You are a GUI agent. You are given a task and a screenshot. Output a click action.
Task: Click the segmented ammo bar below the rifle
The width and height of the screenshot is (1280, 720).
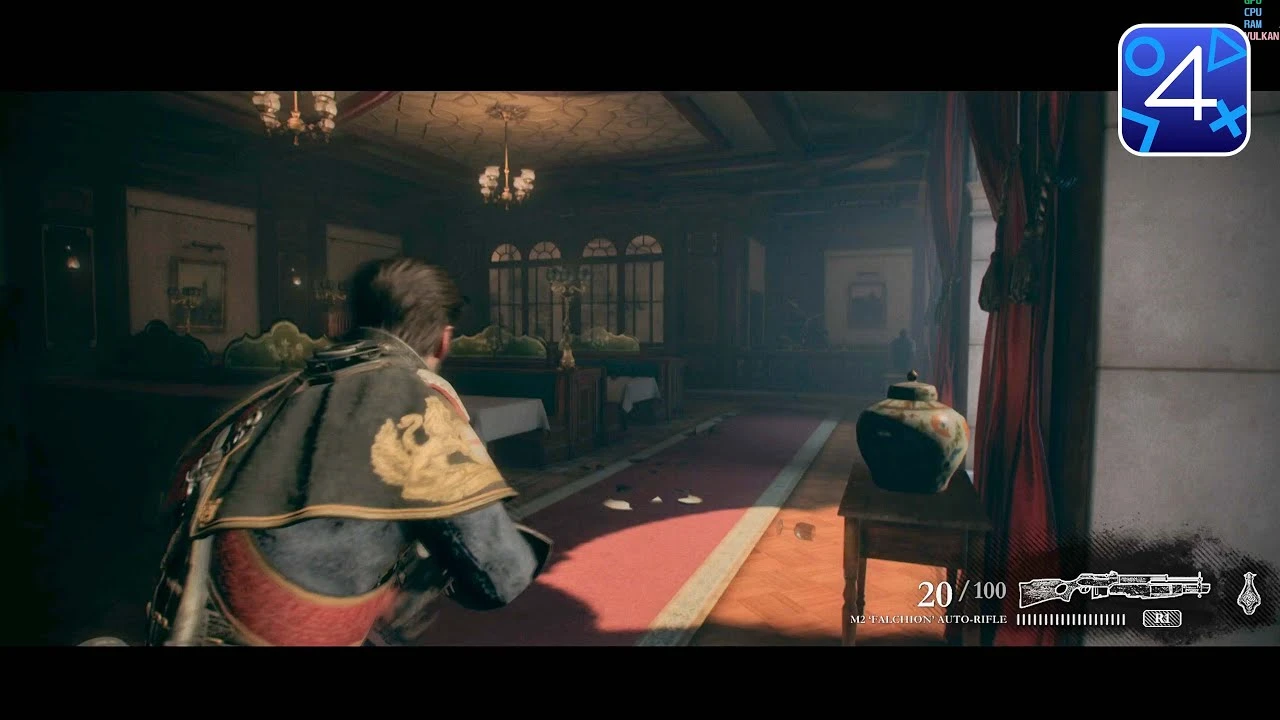click(x=1072, y=618)
